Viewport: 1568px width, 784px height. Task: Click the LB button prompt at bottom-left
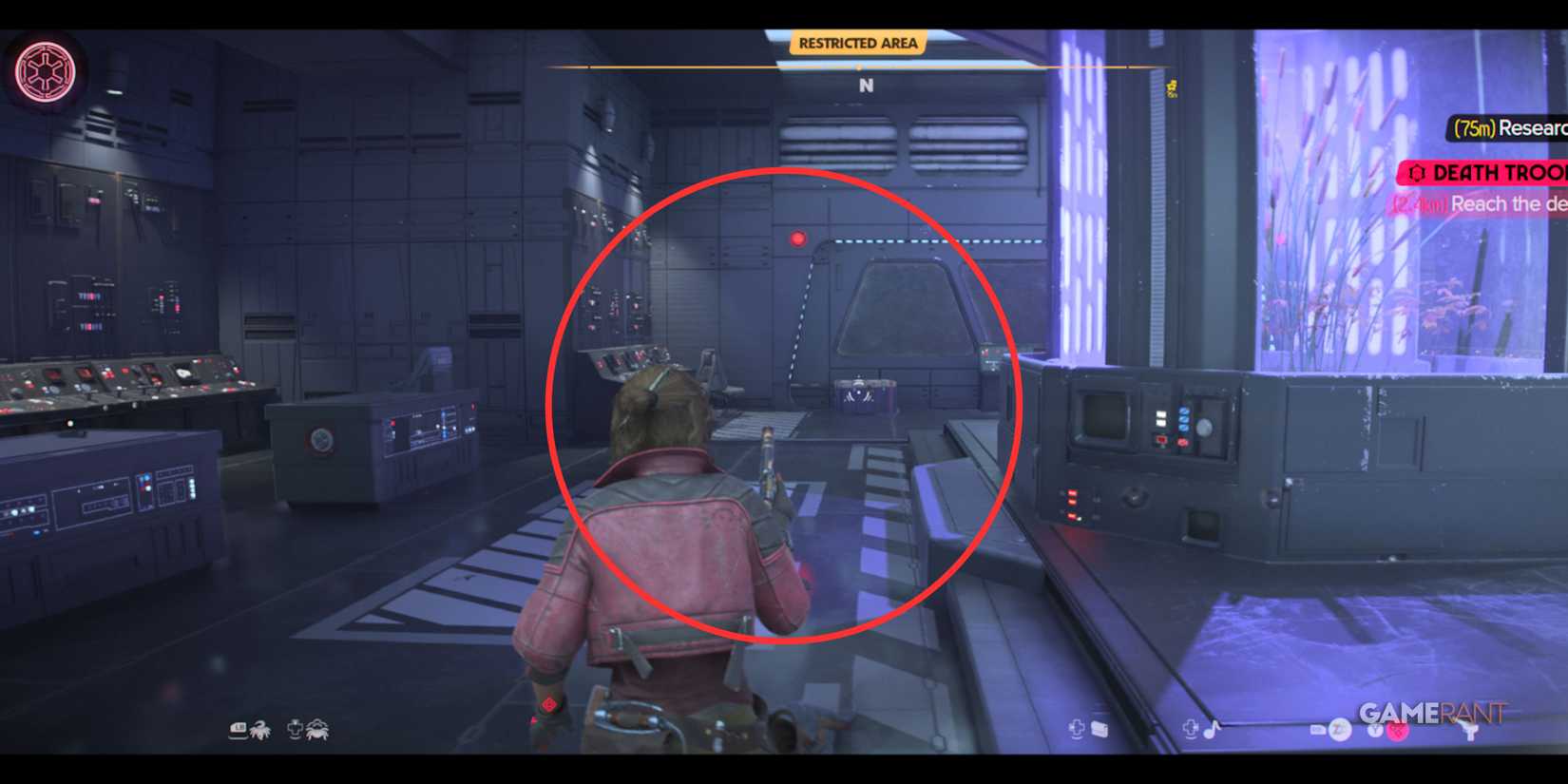pyautogui.click(x=238, y=730)
